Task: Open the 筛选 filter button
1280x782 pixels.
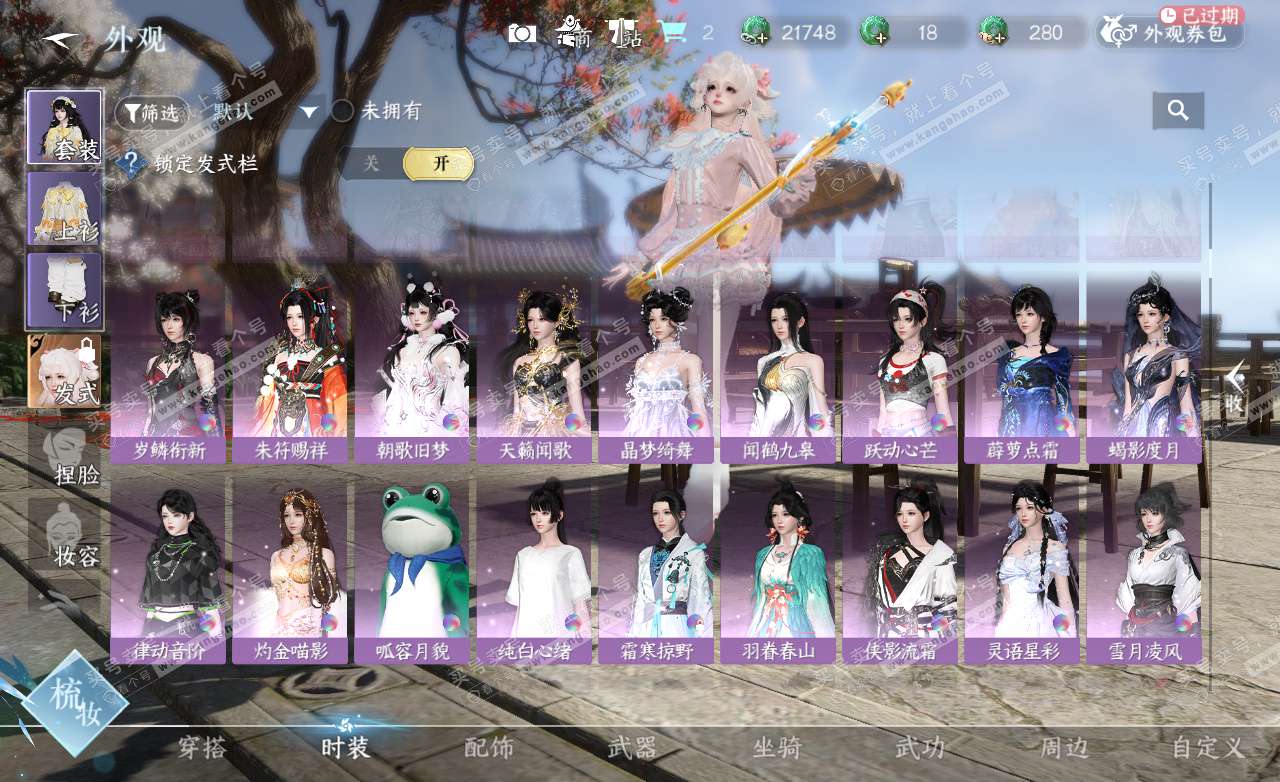Action: click(152, 113)
